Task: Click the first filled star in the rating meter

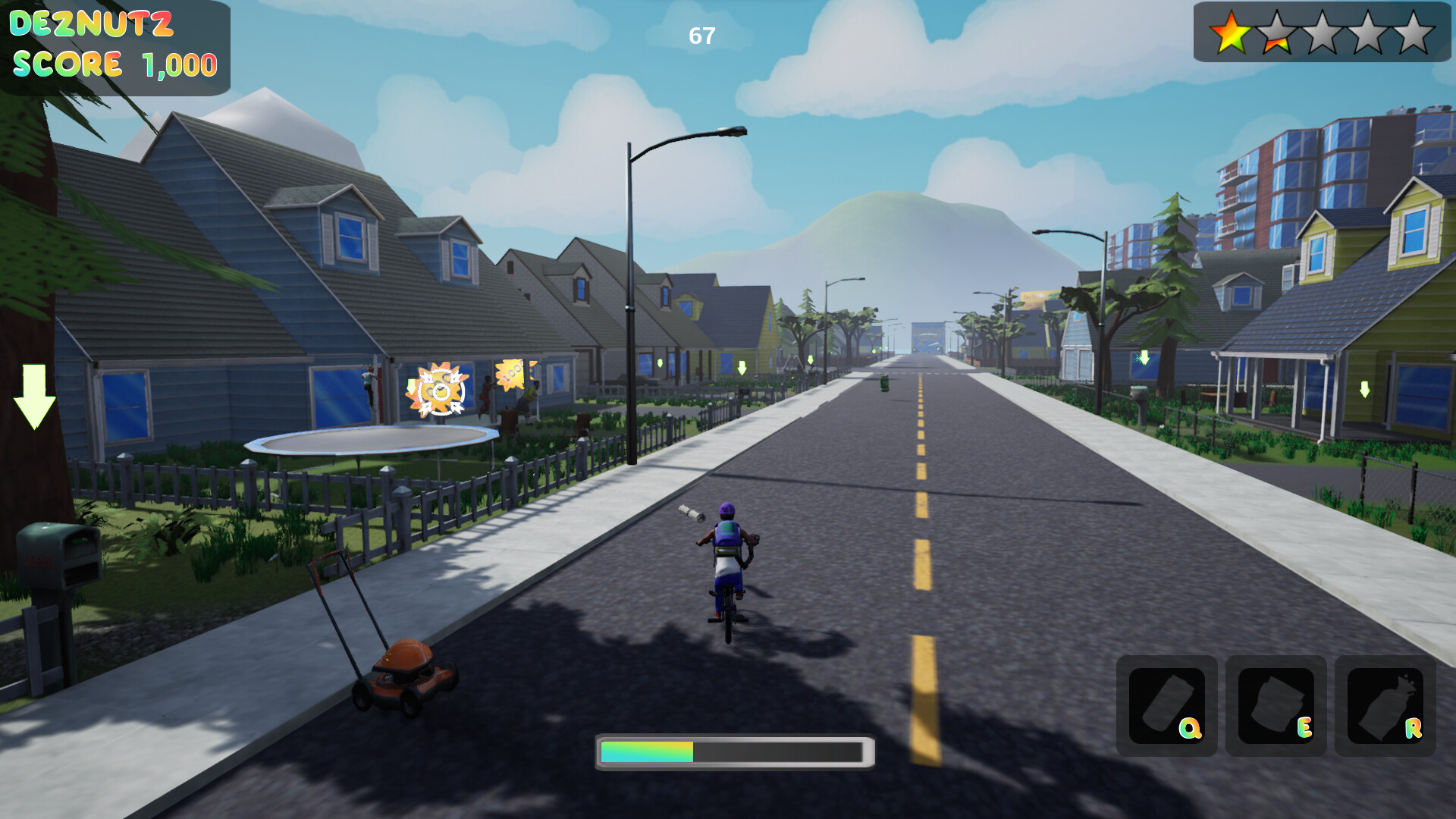Action: point(1232,33)
